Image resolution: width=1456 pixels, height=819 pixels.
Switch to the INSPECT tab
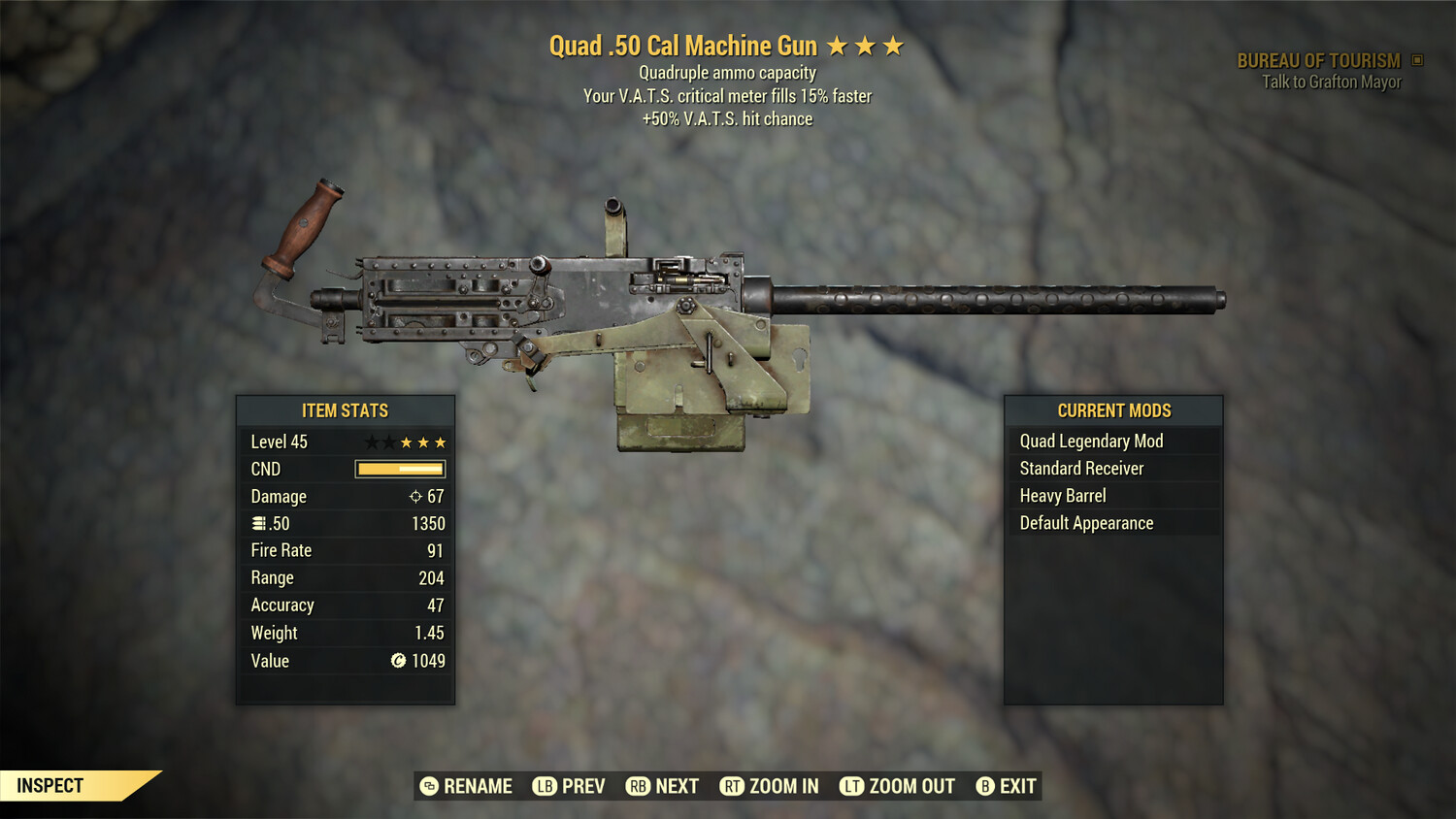[50, 786]
